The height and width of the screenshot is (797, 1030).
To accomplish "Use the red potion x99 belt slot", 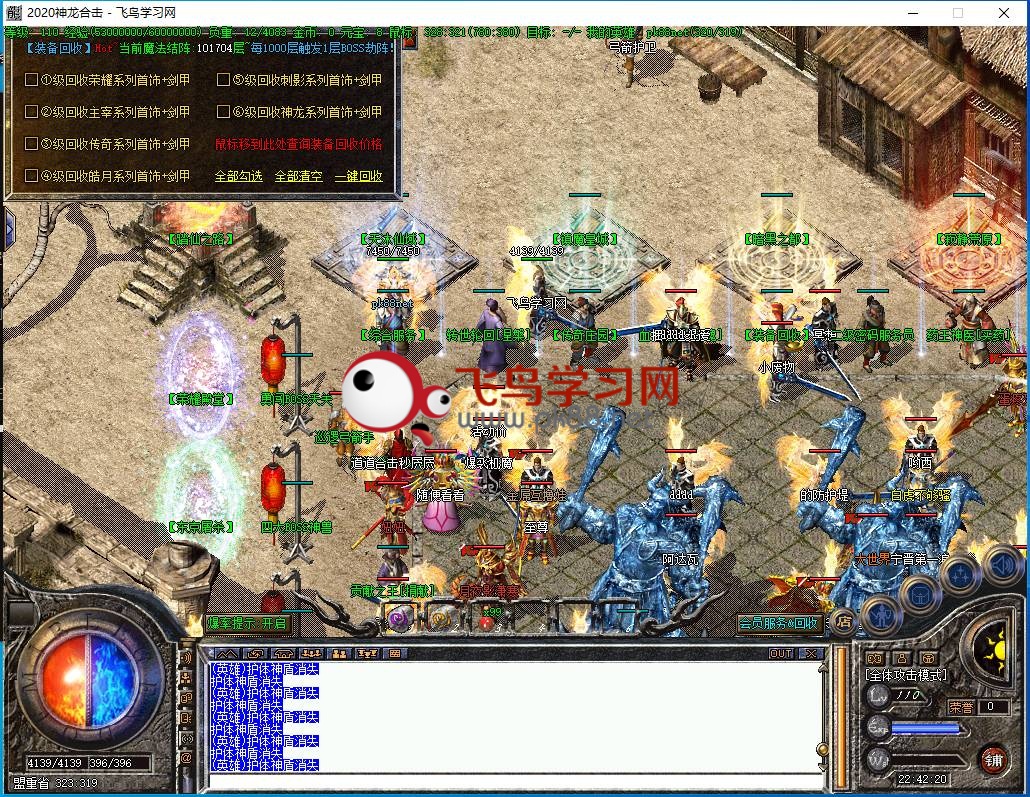I will [488, 620].
